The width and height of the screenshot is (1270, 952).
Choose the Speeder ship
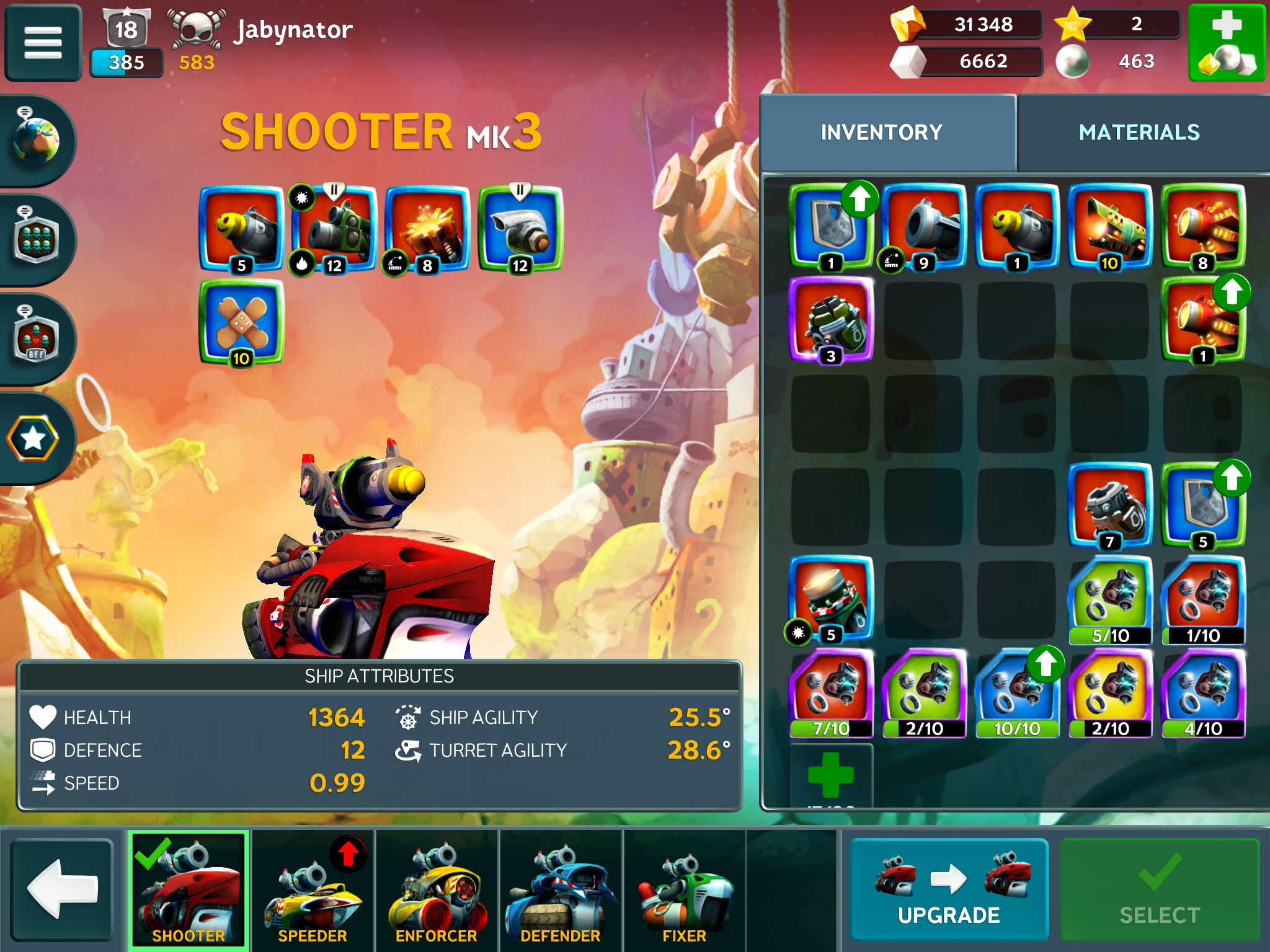(313, 889)
